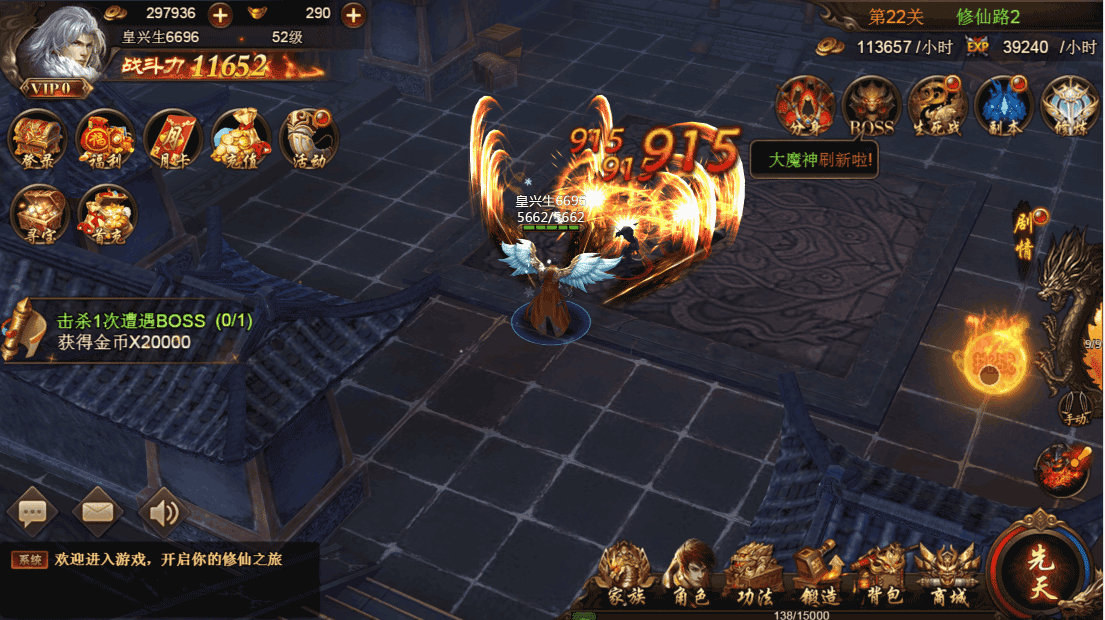Claim the 首充 first recharge reward icon
Screen dimensions: 1105x620
point(106,212)
